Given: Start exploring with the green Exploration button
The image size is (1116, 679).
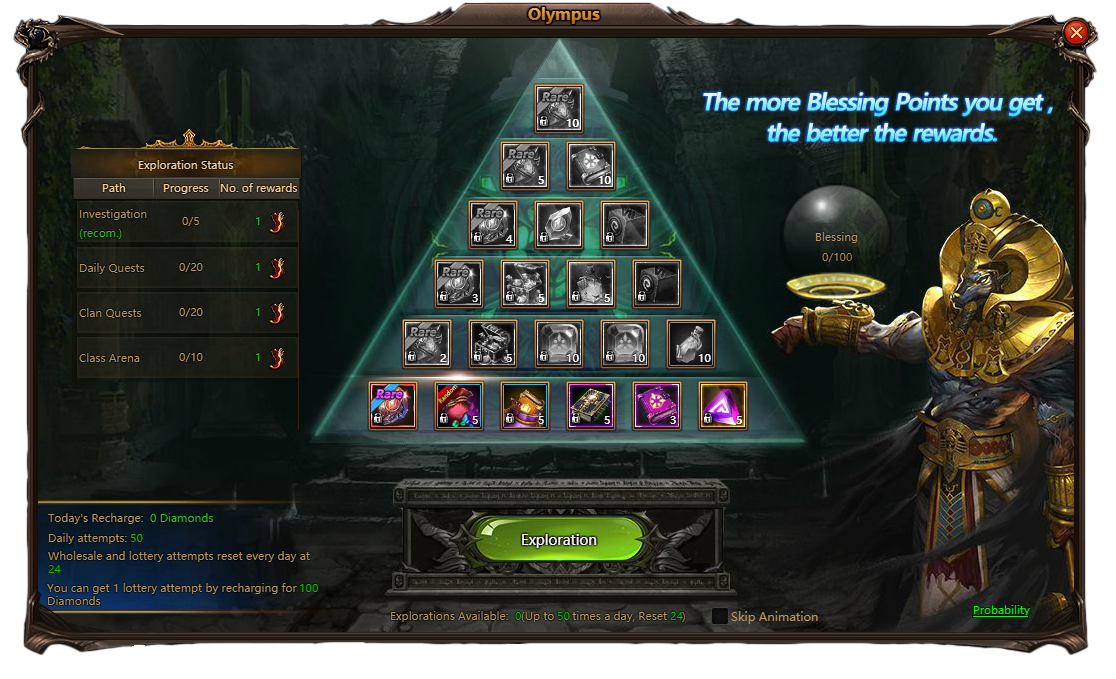Looking at the screenshot, I should 558,540.
